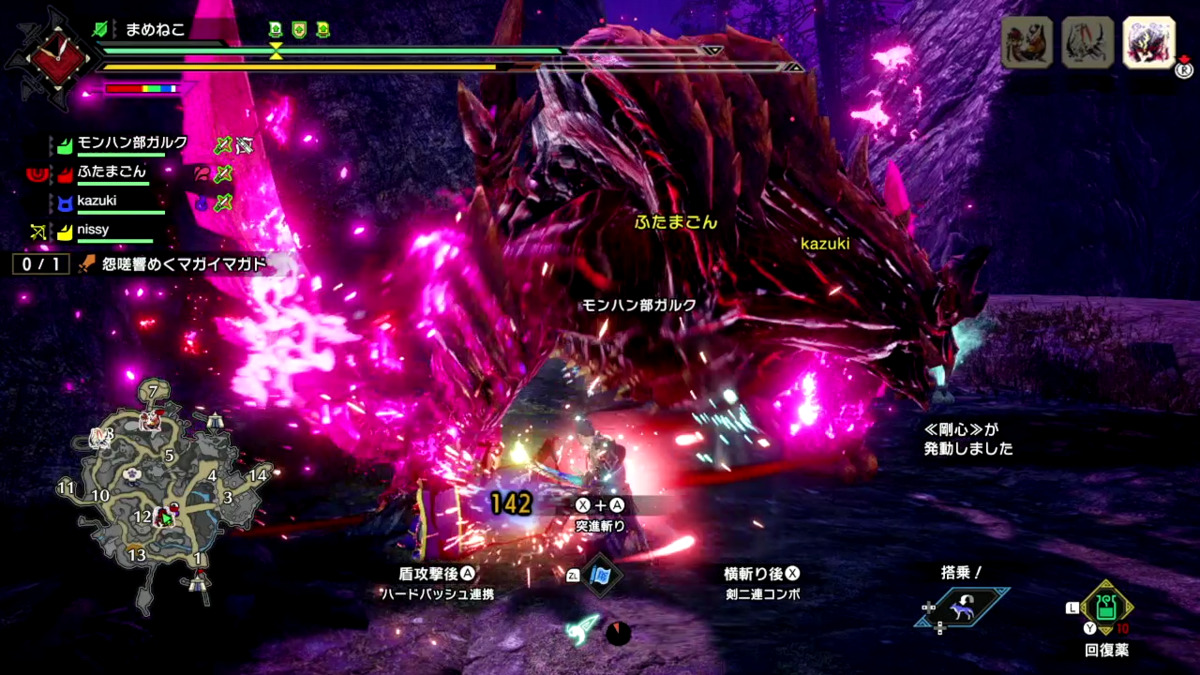Image resolution: width=1200 pixels, height=675 pixels.
Task: Select the highlighted Magnamalo target icon
Action: point(1148,44)
